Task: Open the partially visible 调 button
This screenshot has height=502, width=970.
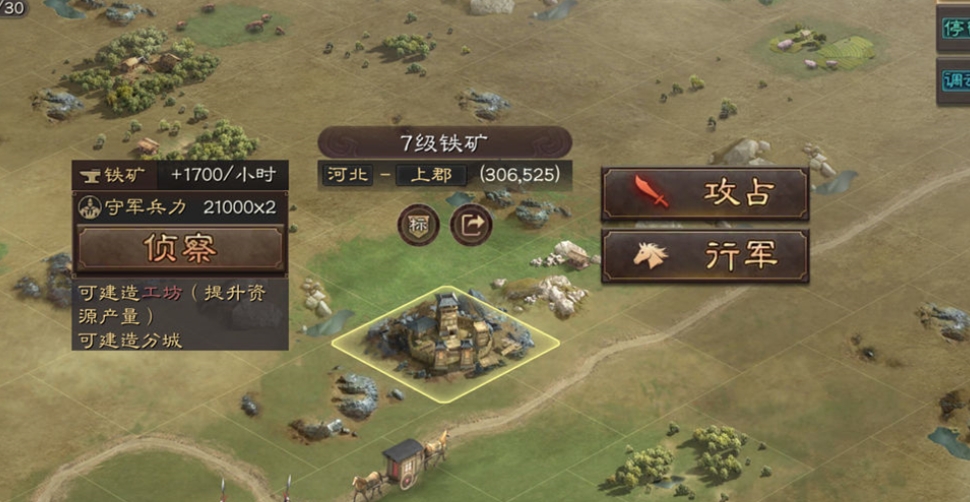Action: click(955, 82)
